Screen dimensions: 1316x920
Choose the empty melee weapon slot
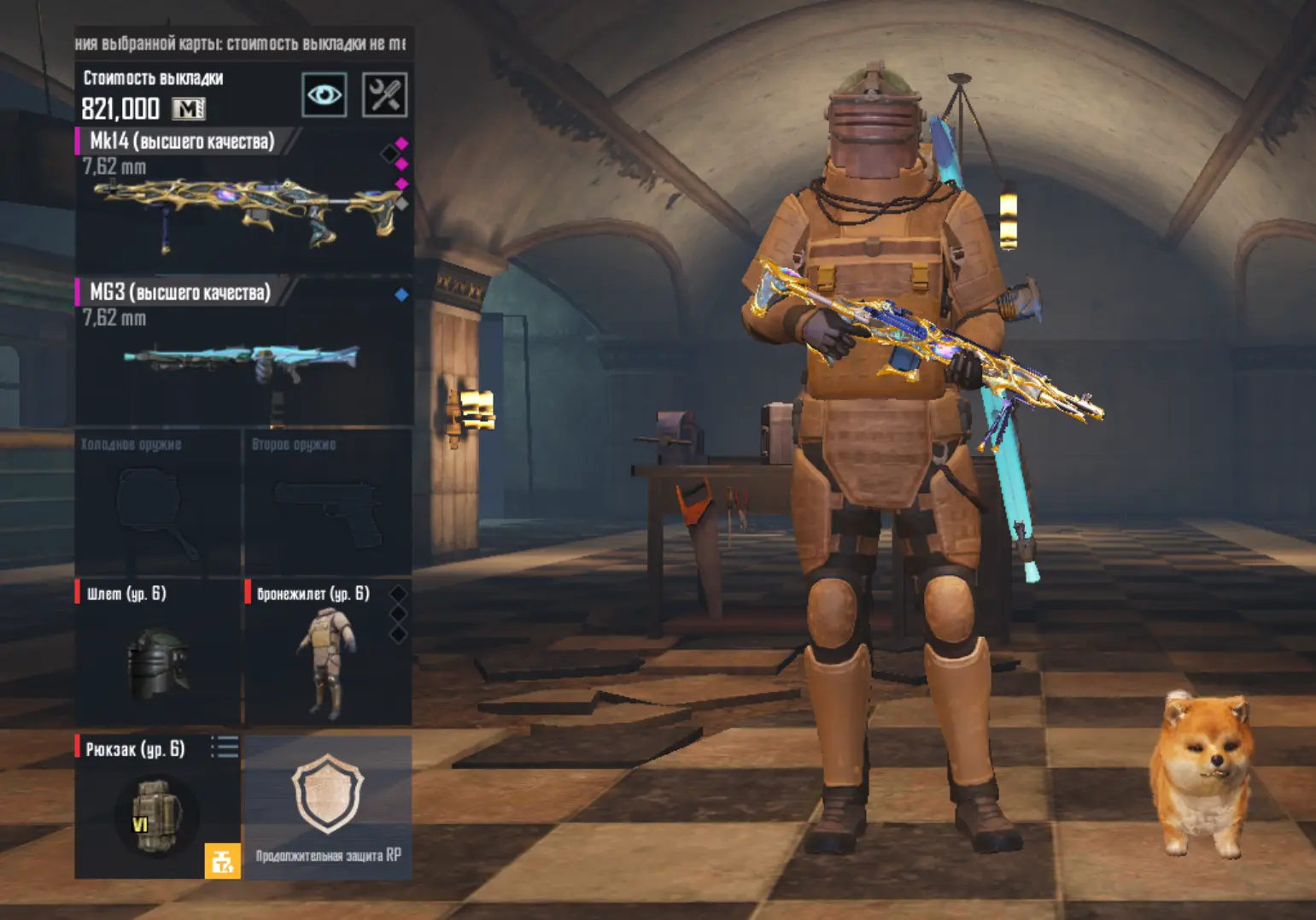(158, 506)
